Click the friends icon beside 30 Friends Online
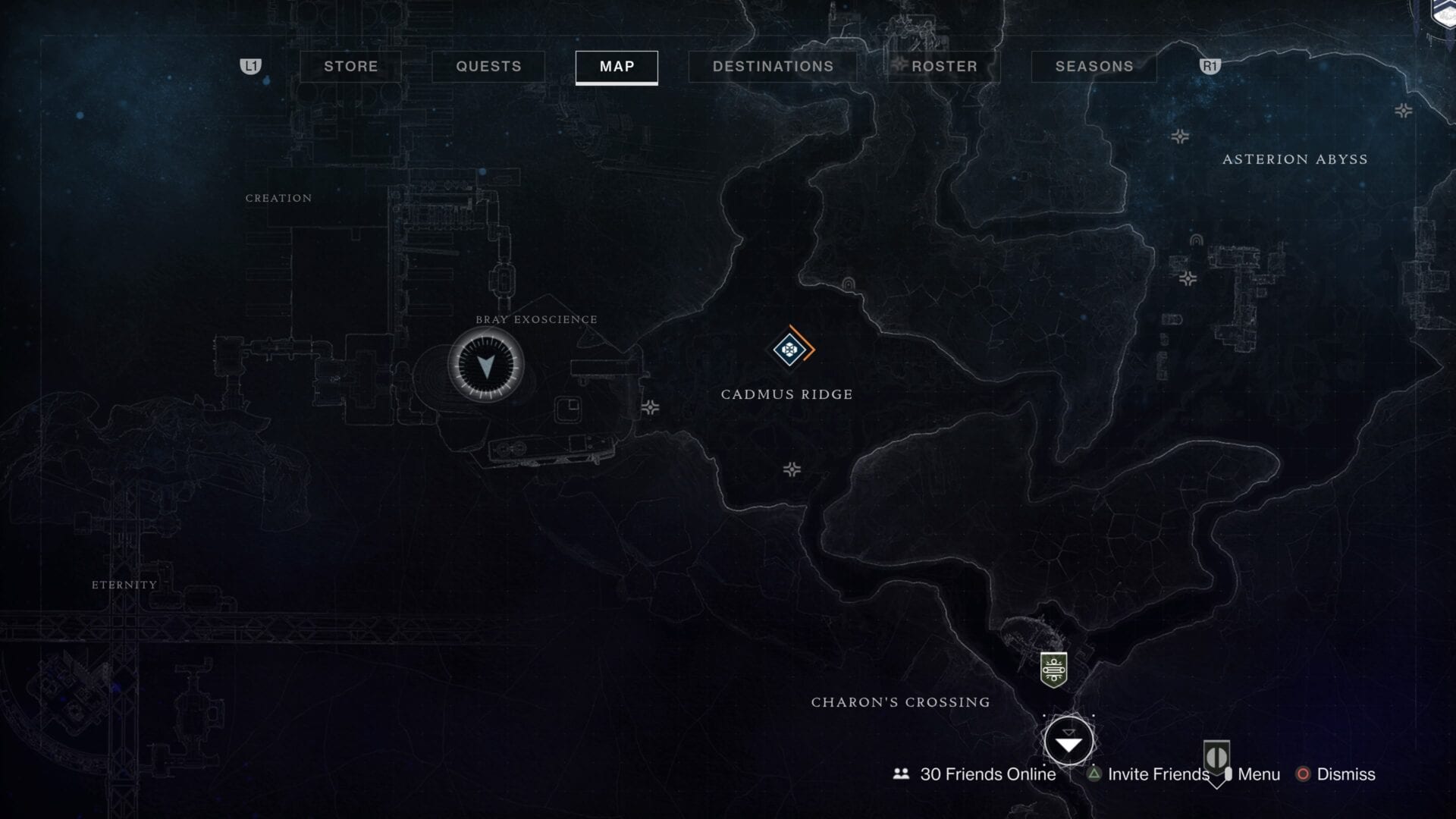This screenshot has height=819, width=1456. (900, 774)
